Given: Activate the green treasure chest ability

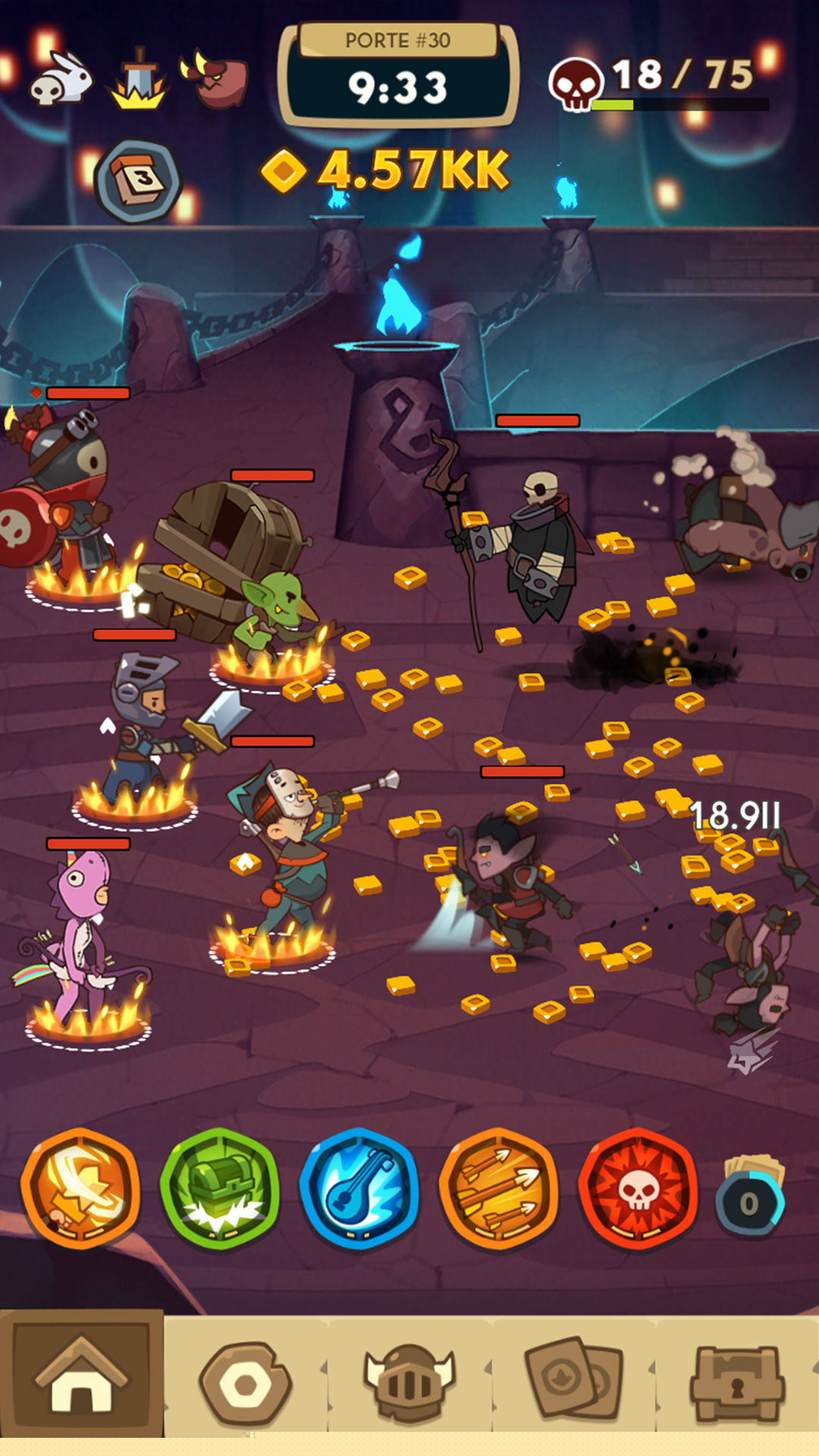Looking at the screenshot, I should pos(220,1188).
